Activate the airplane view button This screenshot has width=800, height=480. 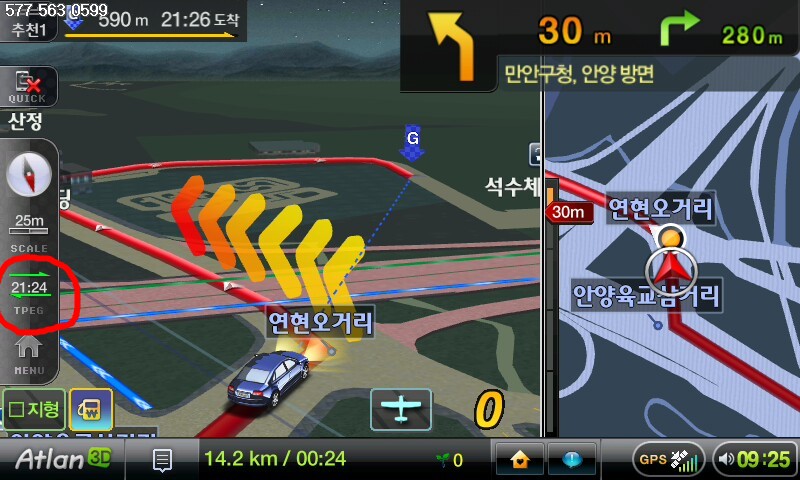(401, 409)
